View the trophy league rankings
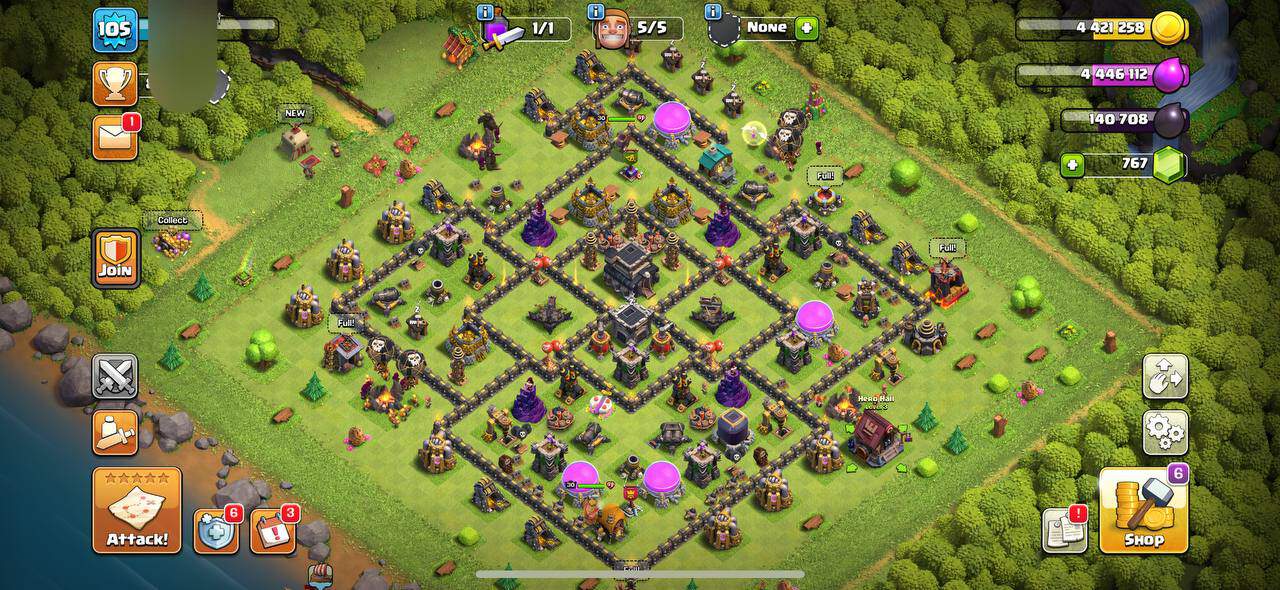This screenshot has width=1280, height=590. (115, 84)
